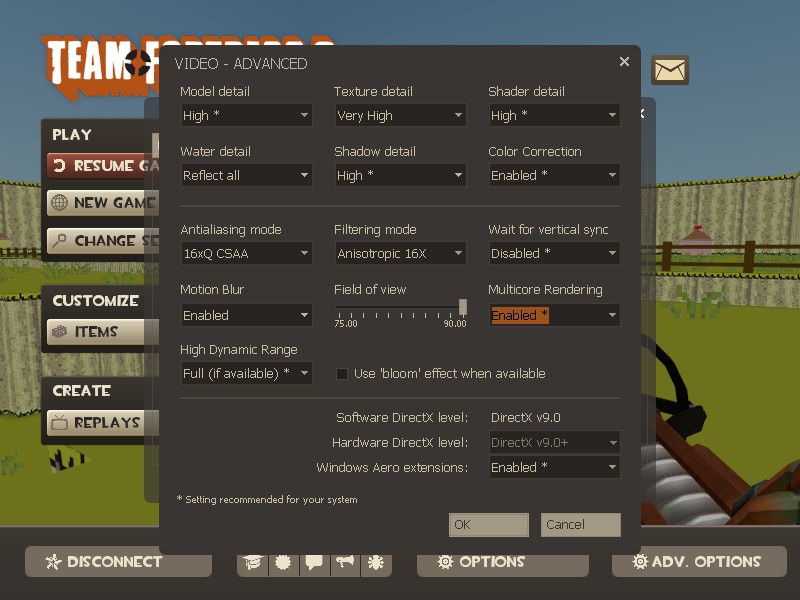Confirm settings with the OK button
This screenshot has height=600, width=800.
[x=488, y=524]
